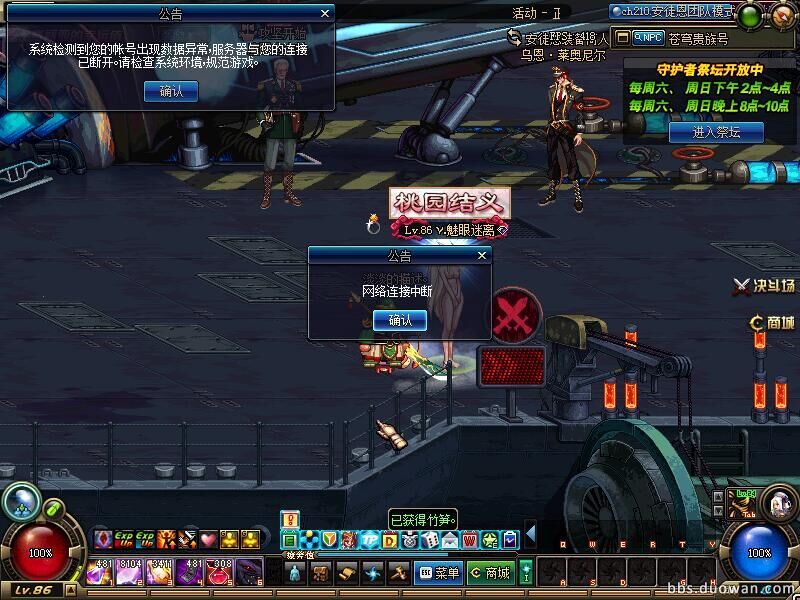Click the red W icon in tray

[x=471, y=540]
